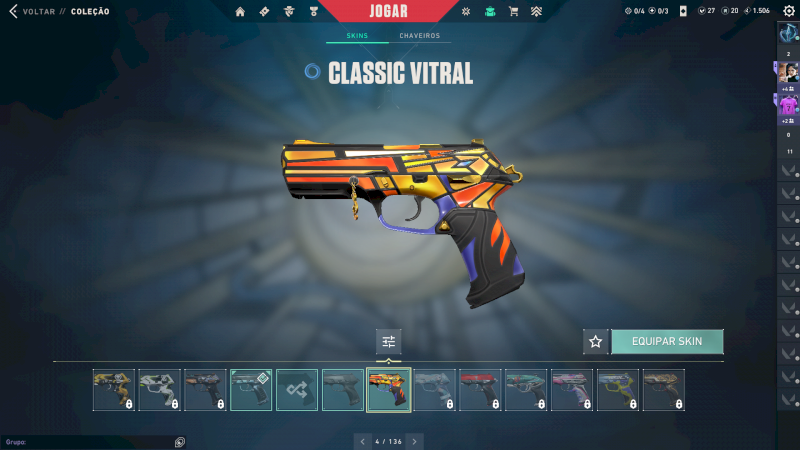Open the store cart icon
Screen dimensions: 800x450
pos(513,11)
